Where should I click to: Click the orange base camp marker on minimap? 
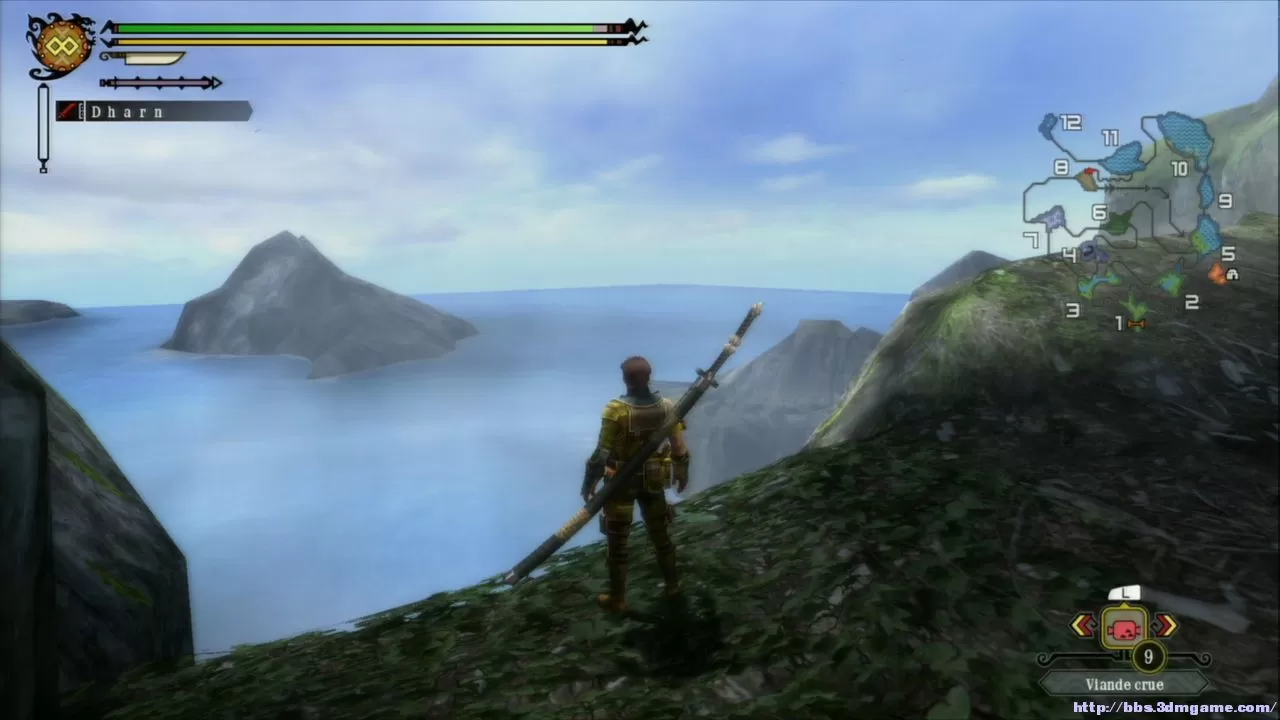click(1218, 272)
